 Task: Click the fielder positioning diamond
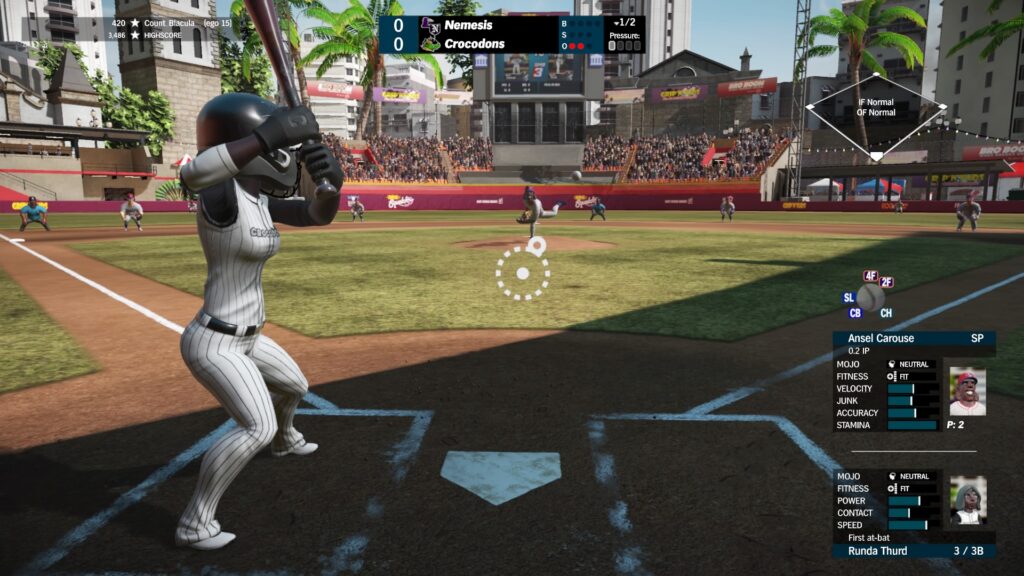pyautogui.click(x=876, y=115)
